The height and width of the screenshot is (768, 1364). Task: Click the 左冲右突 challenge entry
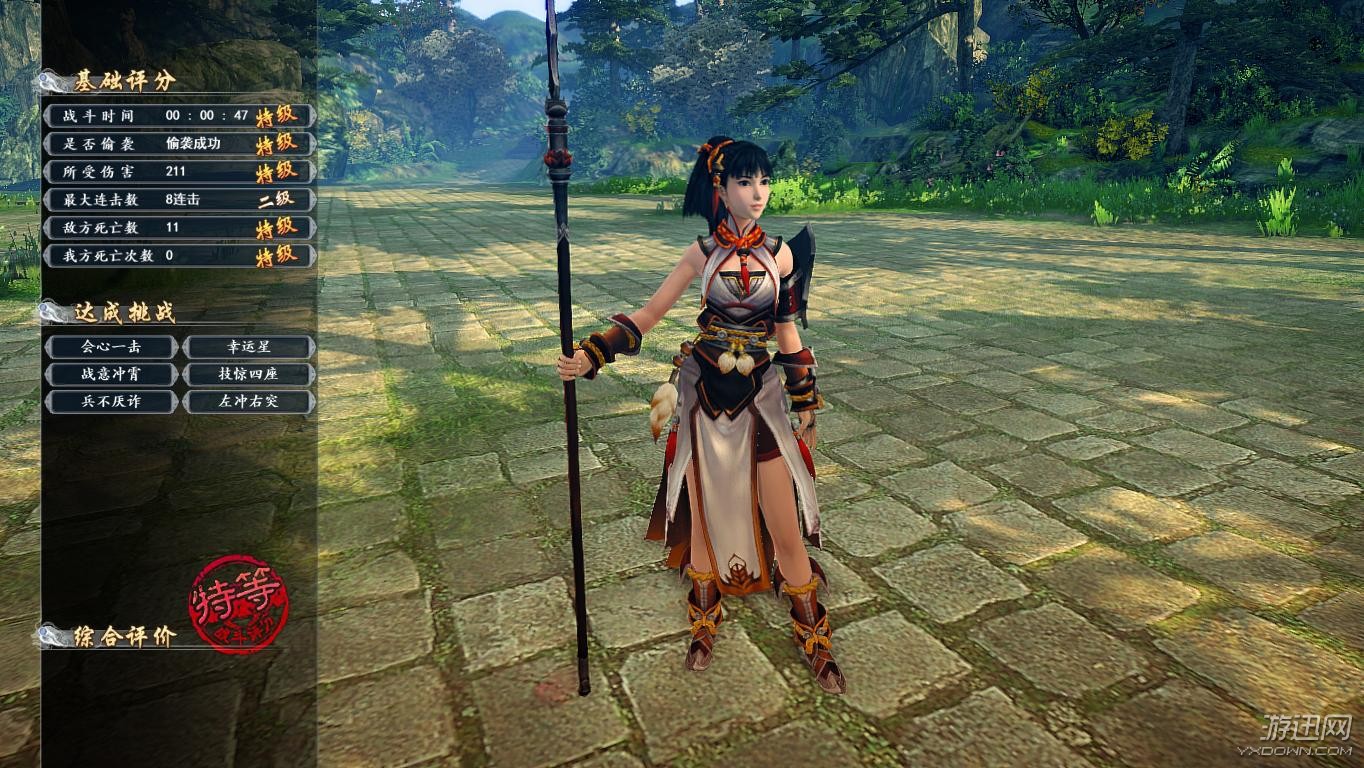(249, 402)
